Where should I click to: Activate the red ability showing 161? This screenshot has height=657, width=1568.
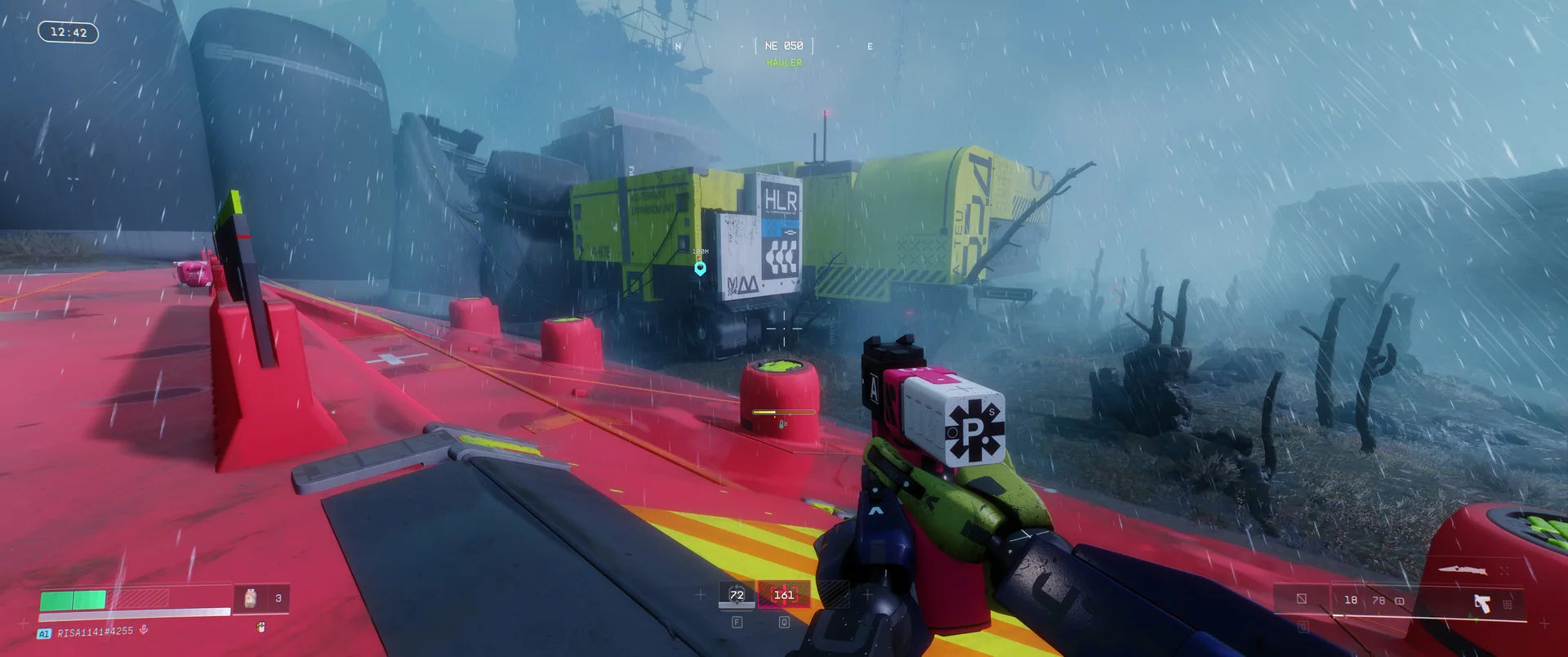point(784,595)
